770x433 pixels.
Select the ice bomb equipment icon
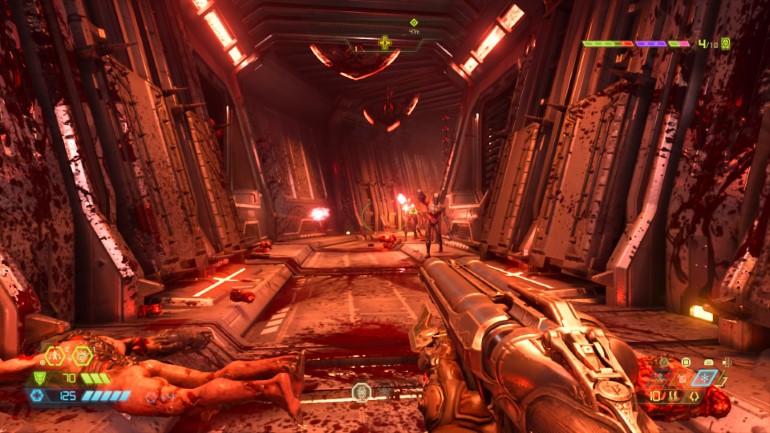coord(706,377)
